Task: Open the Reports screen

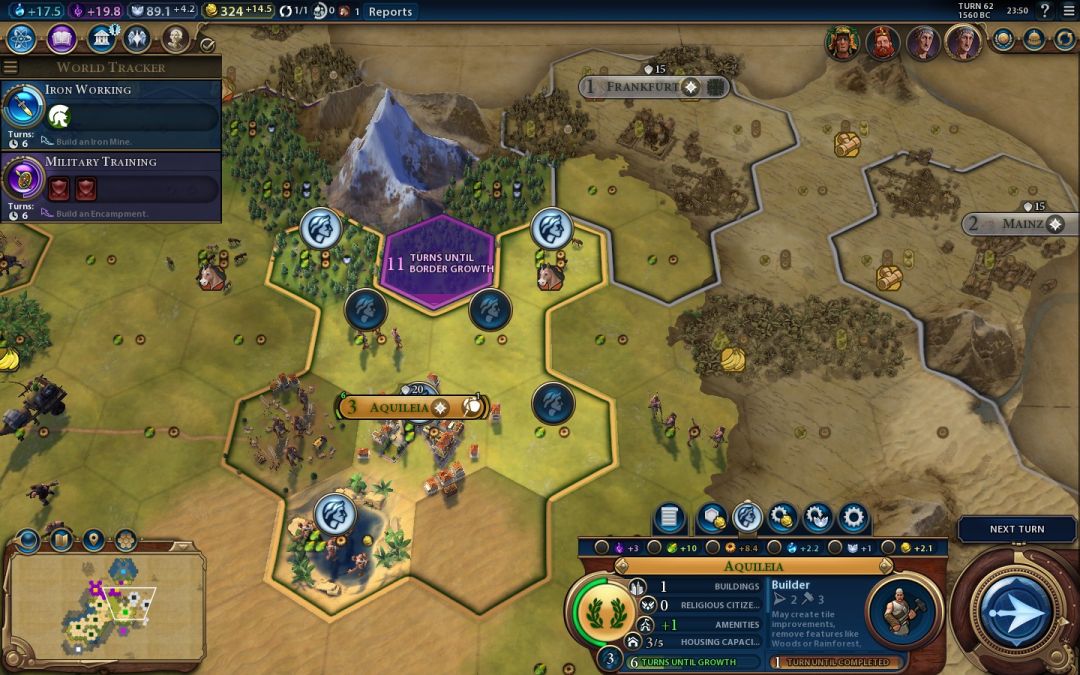Action: click(390, 12)
